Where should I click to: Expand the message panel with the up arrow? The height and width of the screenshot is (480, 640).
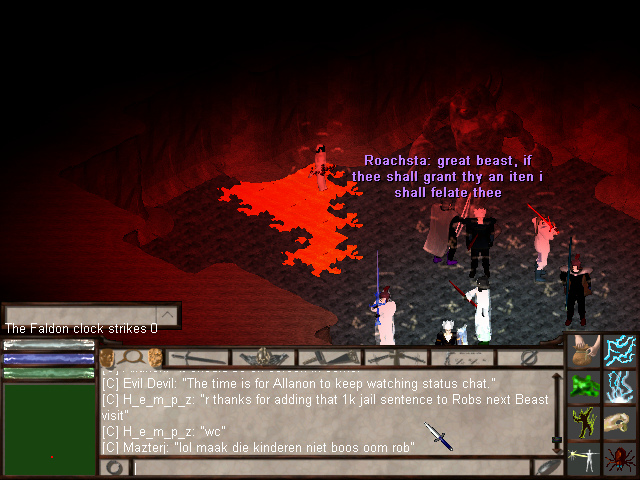coord(168,316)
